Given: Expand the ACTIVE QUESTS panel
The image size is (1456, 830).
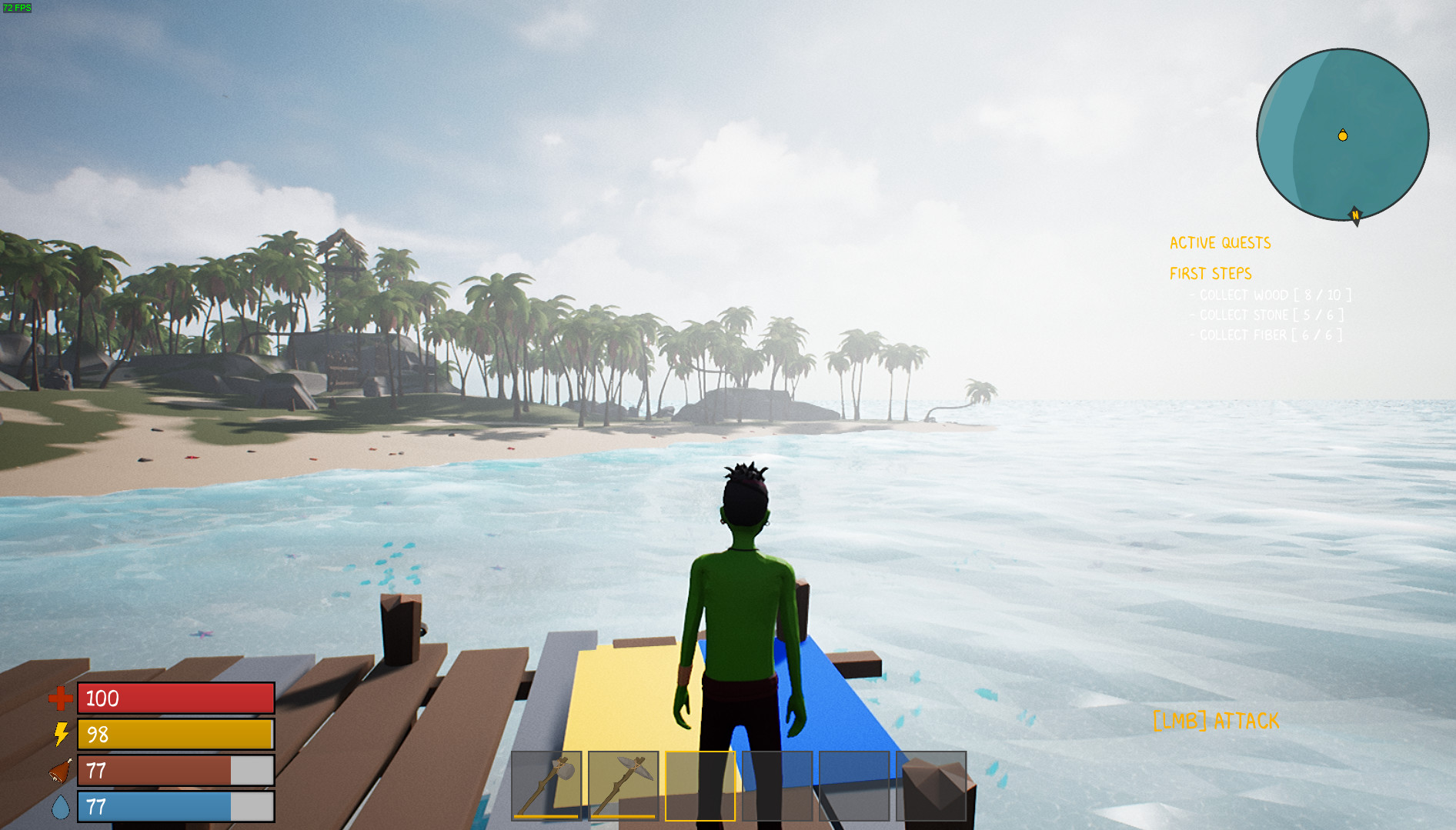Looking at the screenshot, I should [1221, 242].
